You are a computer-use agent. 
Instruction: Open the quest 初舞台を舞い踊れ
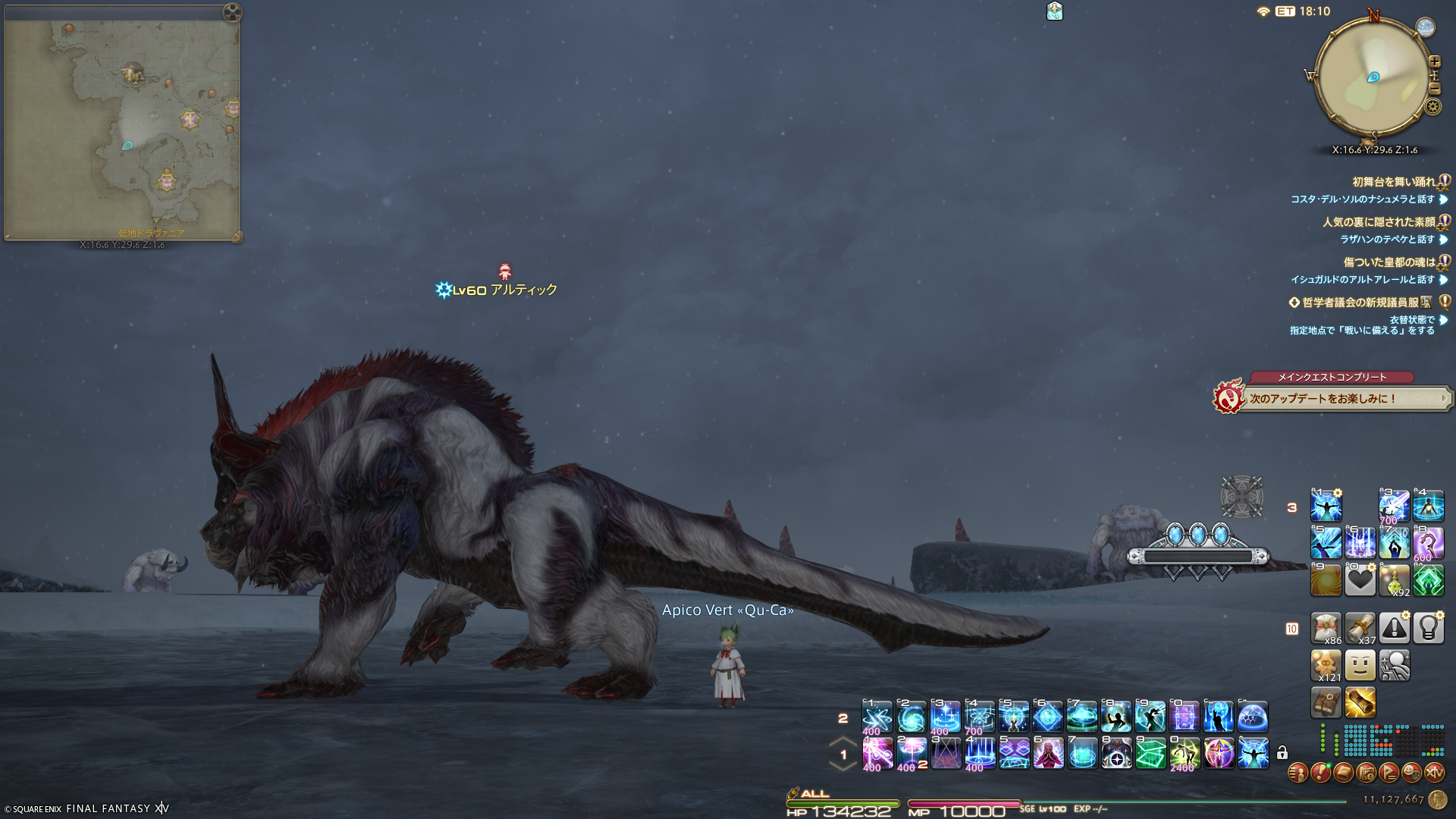click(x=1394, y=182)
